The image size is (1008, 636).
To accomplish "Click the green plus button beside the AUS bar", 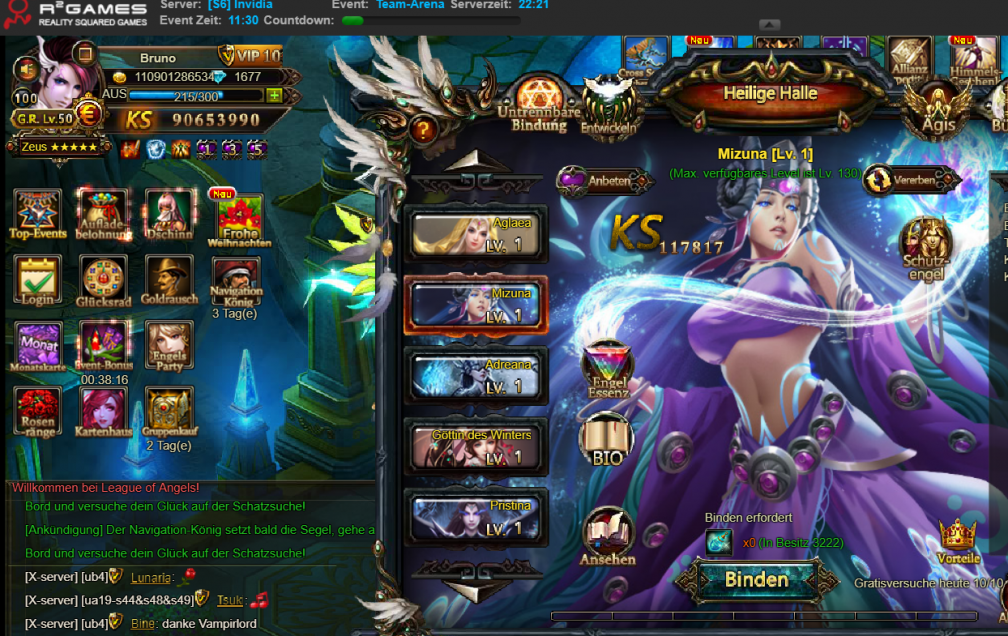I will [x=274, y=95].
